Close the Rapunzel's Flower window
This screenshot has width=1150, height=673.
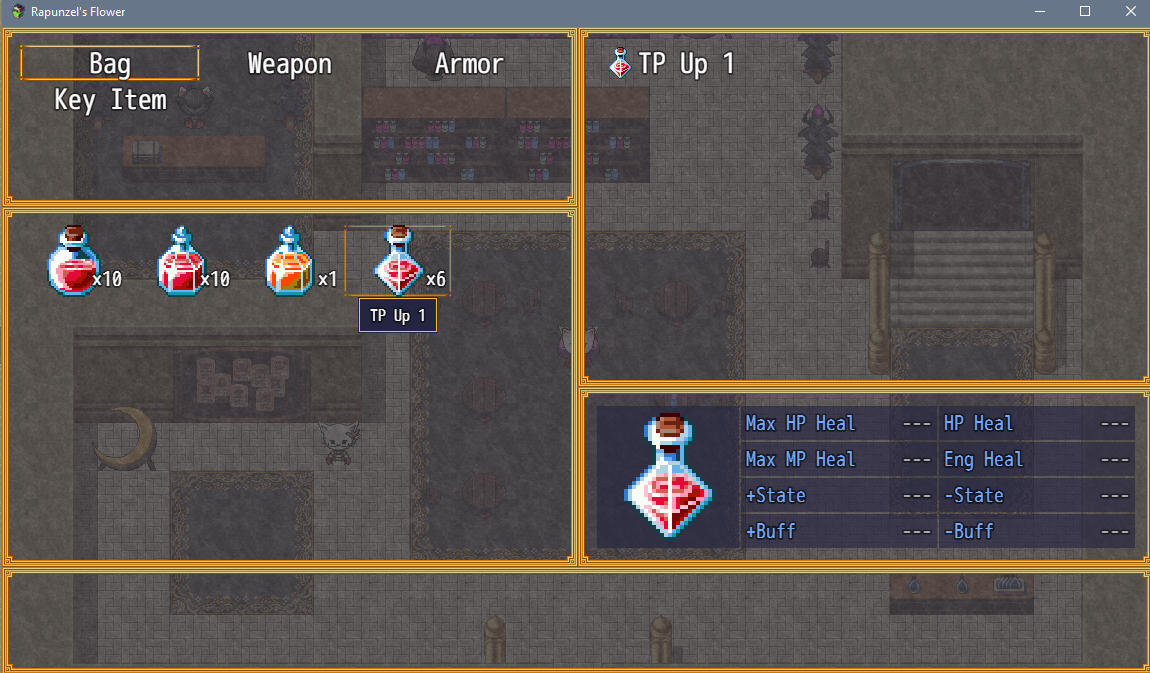pyautogui.click(x=1130, y=11)
